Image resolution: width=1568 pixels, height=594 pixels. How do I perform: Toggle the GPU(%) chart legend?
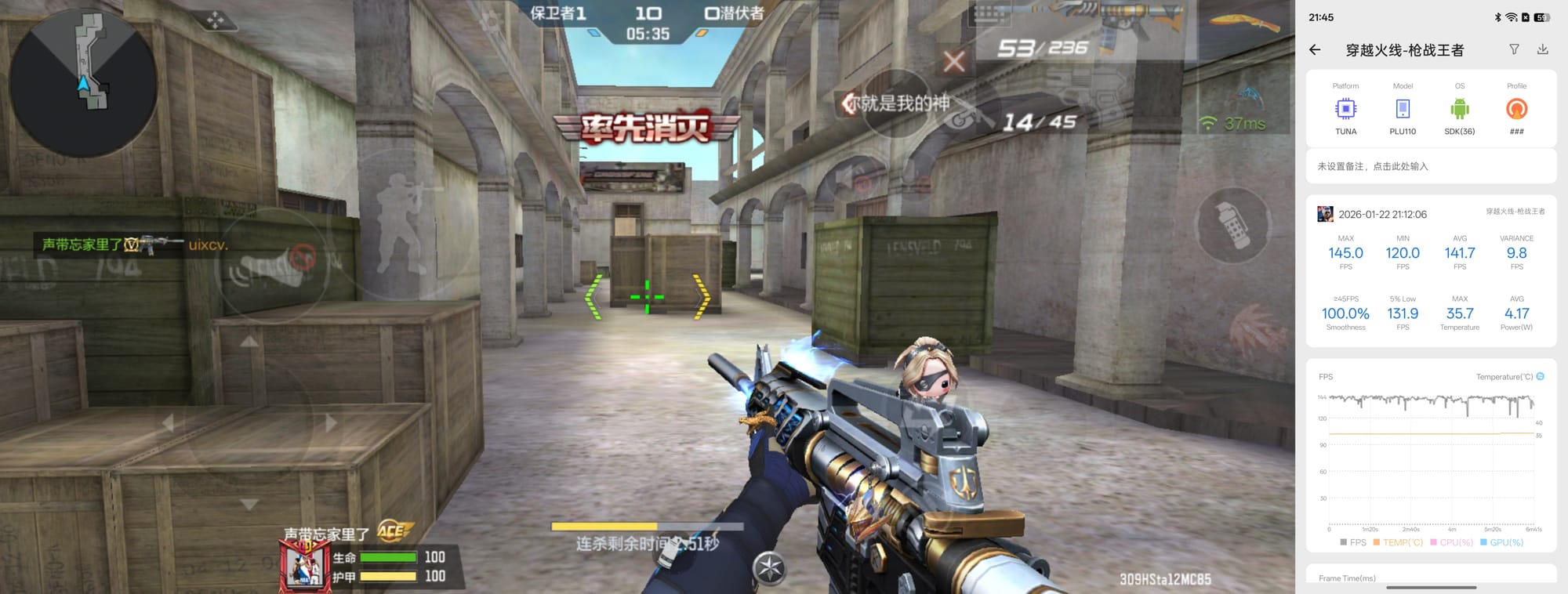coord(1501,542)
